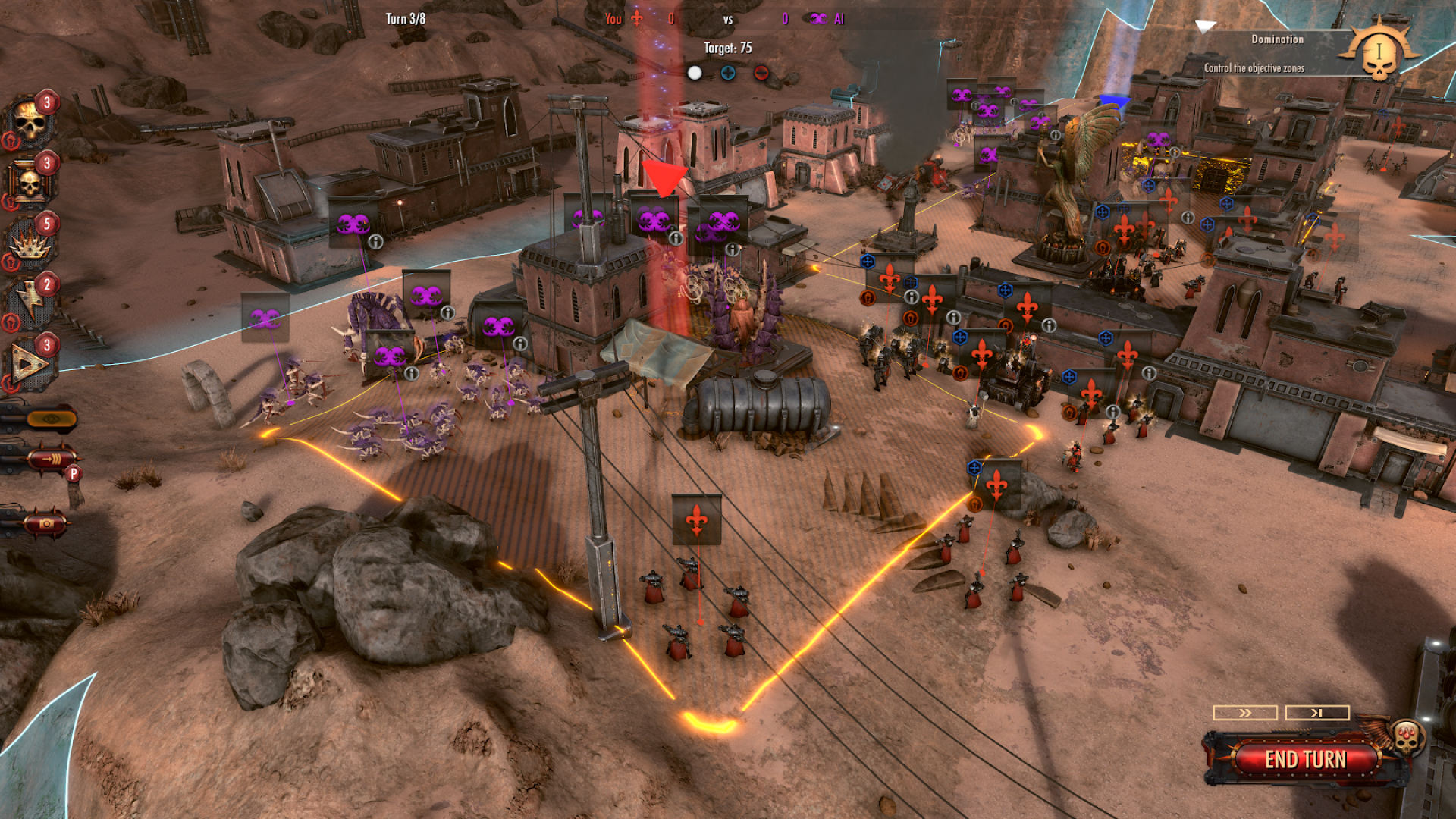
Task: Toggle the orange eye visibility button
Action: point(50,419)
